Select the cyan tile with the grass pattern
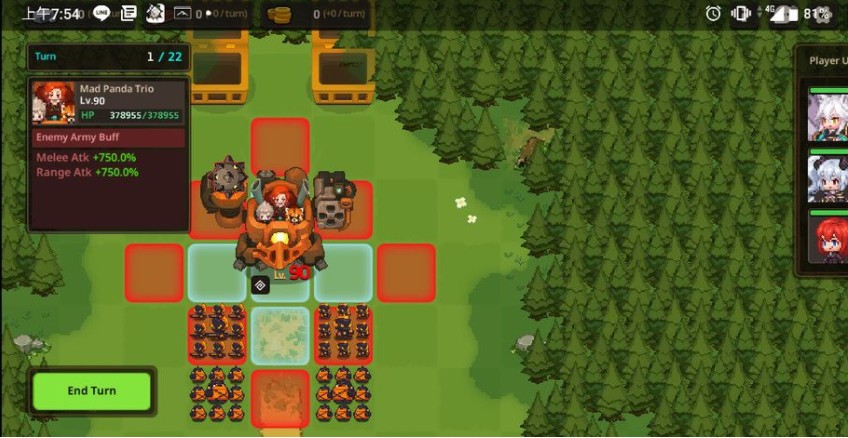This screenshot has height=438, width=848. (x=280, y=335)
